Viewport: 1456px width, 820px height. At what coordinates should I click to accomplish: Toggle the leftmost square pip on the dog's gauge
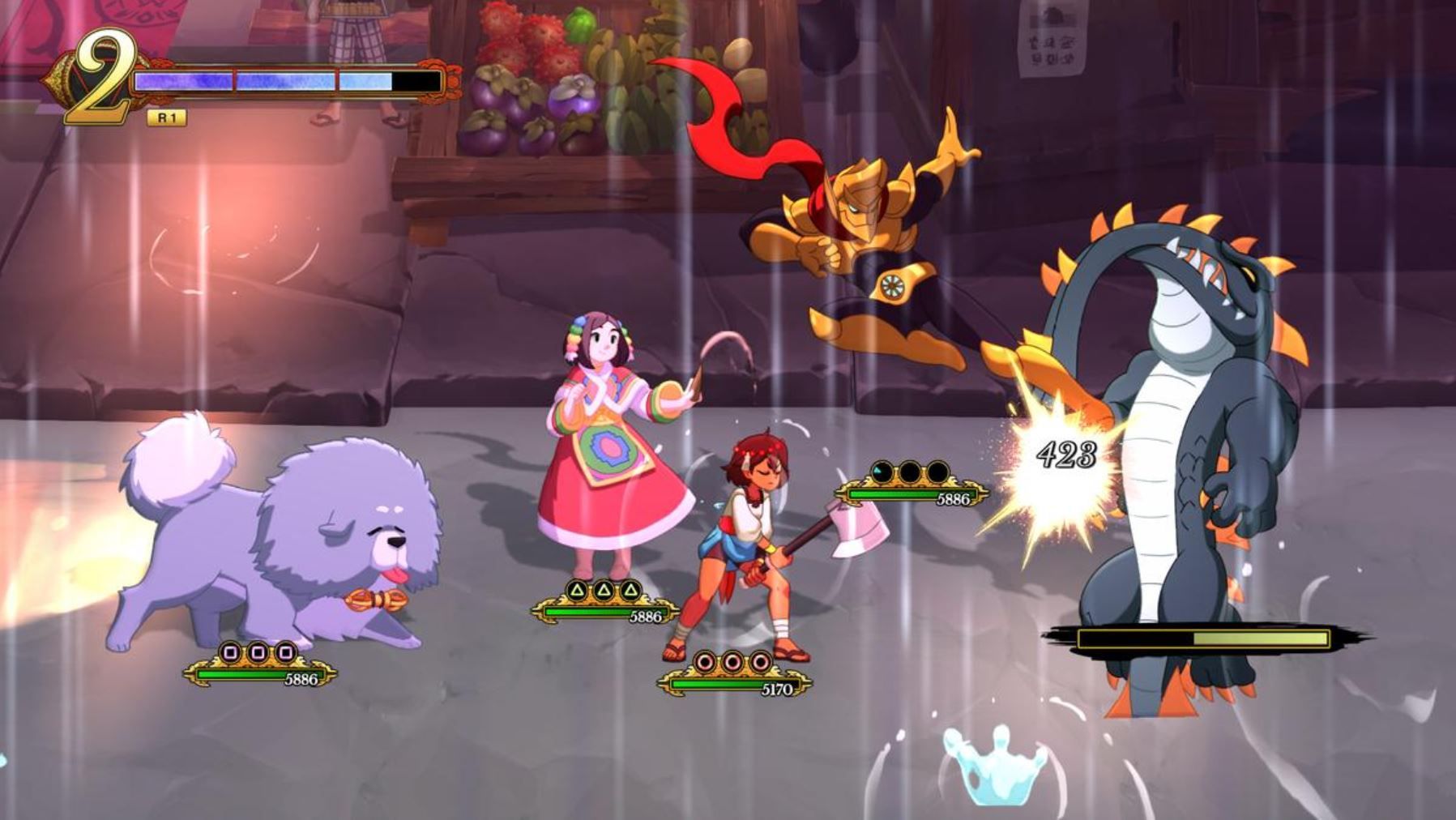(x=231, y=653)
